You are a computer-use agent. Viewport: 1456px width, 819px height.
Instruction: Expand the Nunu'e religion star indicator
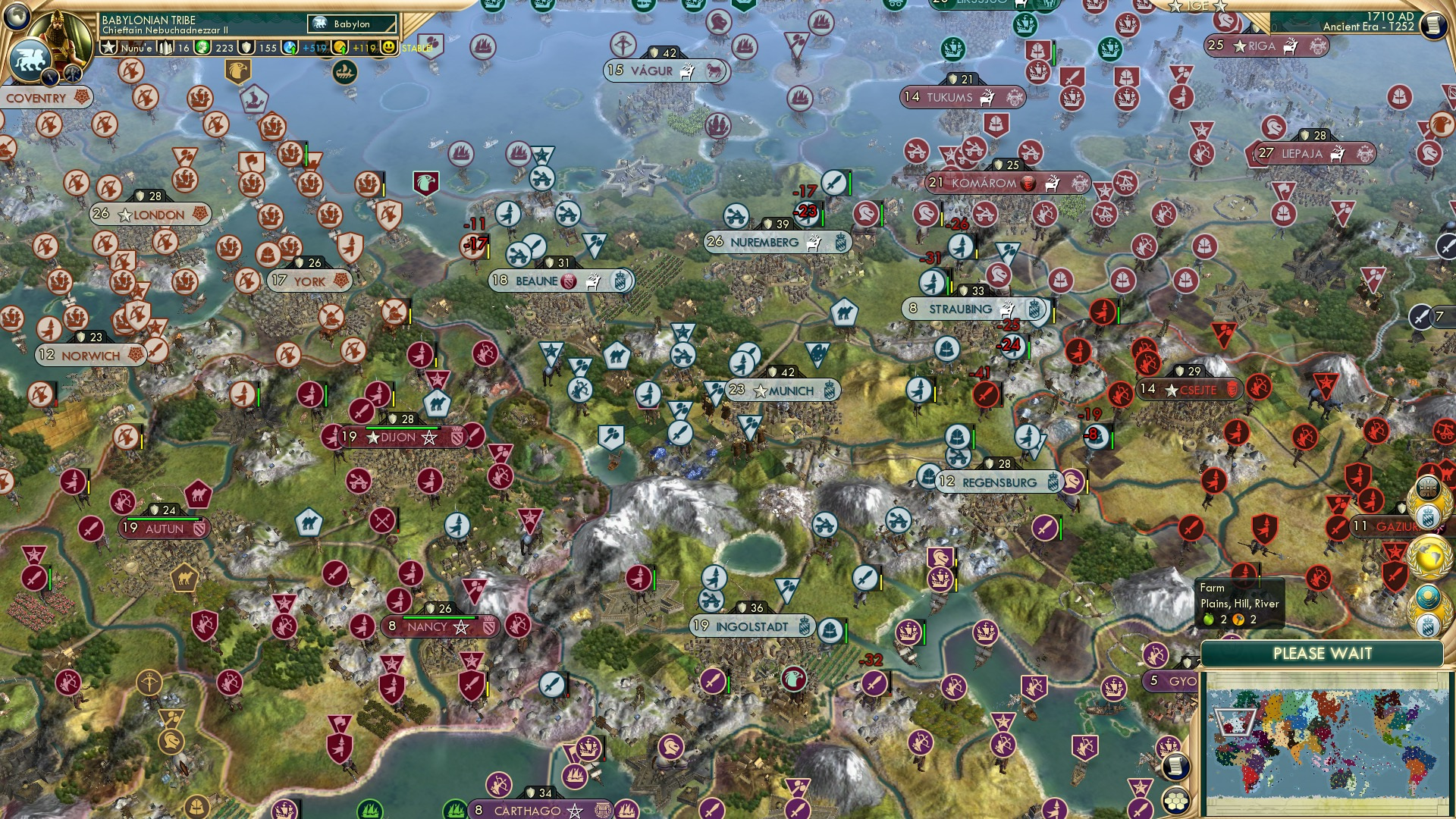click(x=109, y=48)
